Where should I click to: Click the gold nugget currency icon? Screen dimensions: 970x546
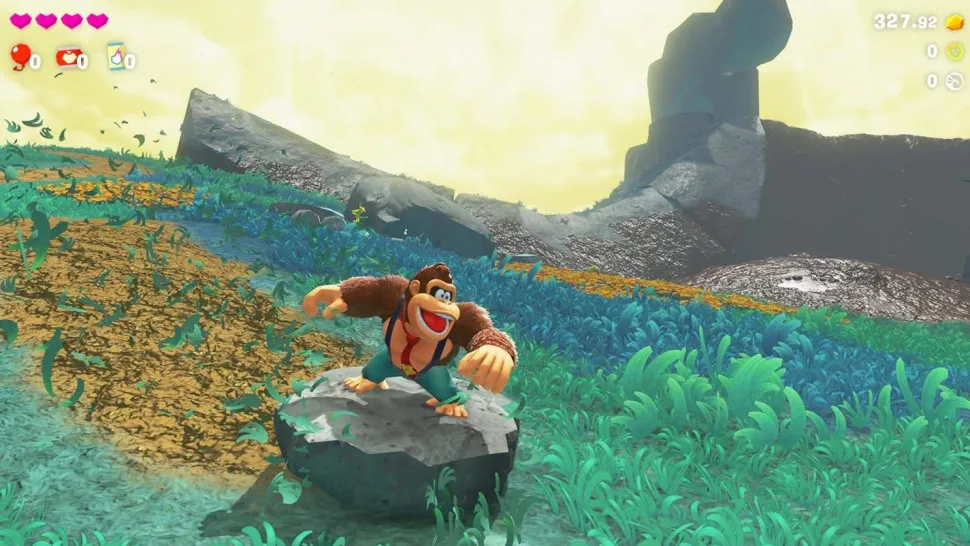tap(954, 22)
